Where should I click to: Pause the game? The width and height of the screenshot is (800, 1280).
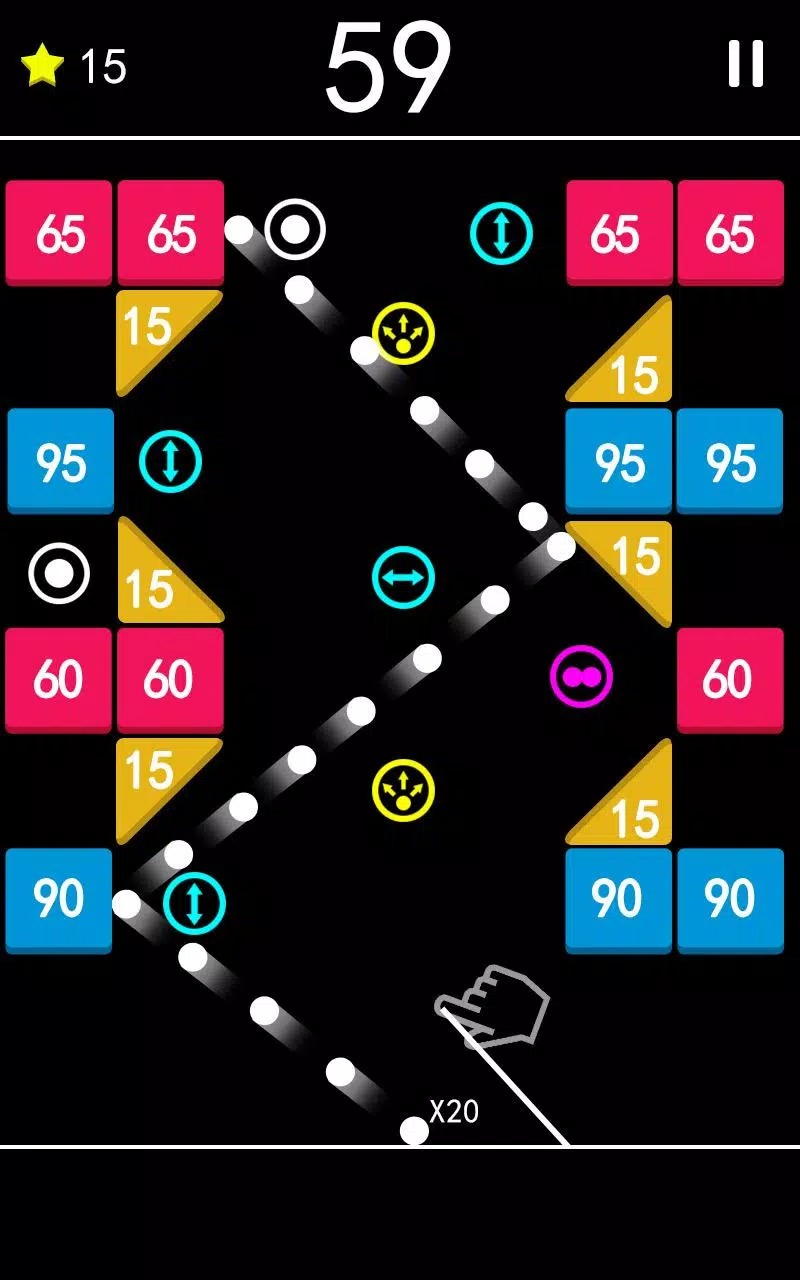tap(745, 64)
